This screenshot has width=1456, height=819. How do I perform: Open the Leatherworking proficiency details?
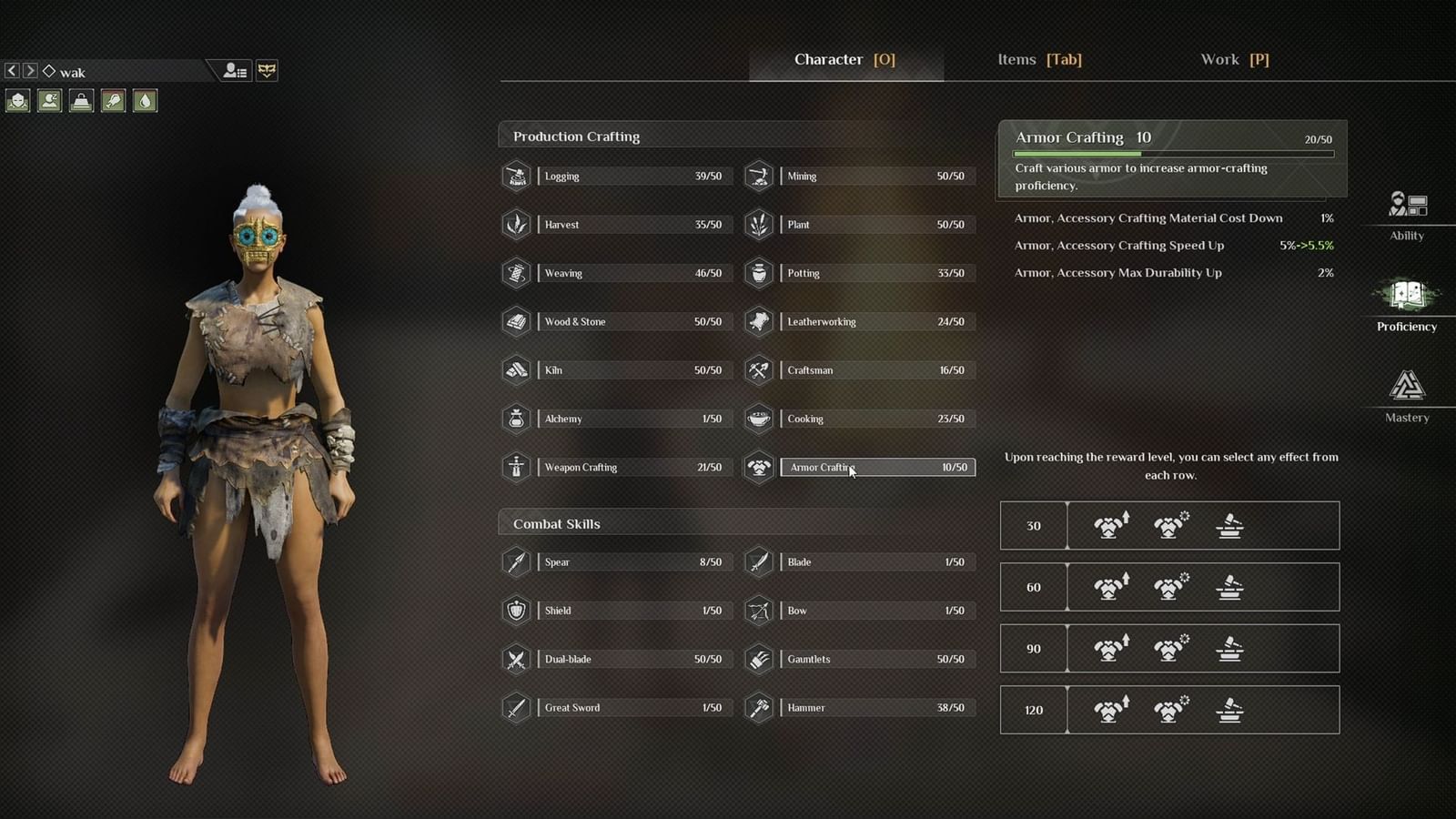tap(876, 321)
